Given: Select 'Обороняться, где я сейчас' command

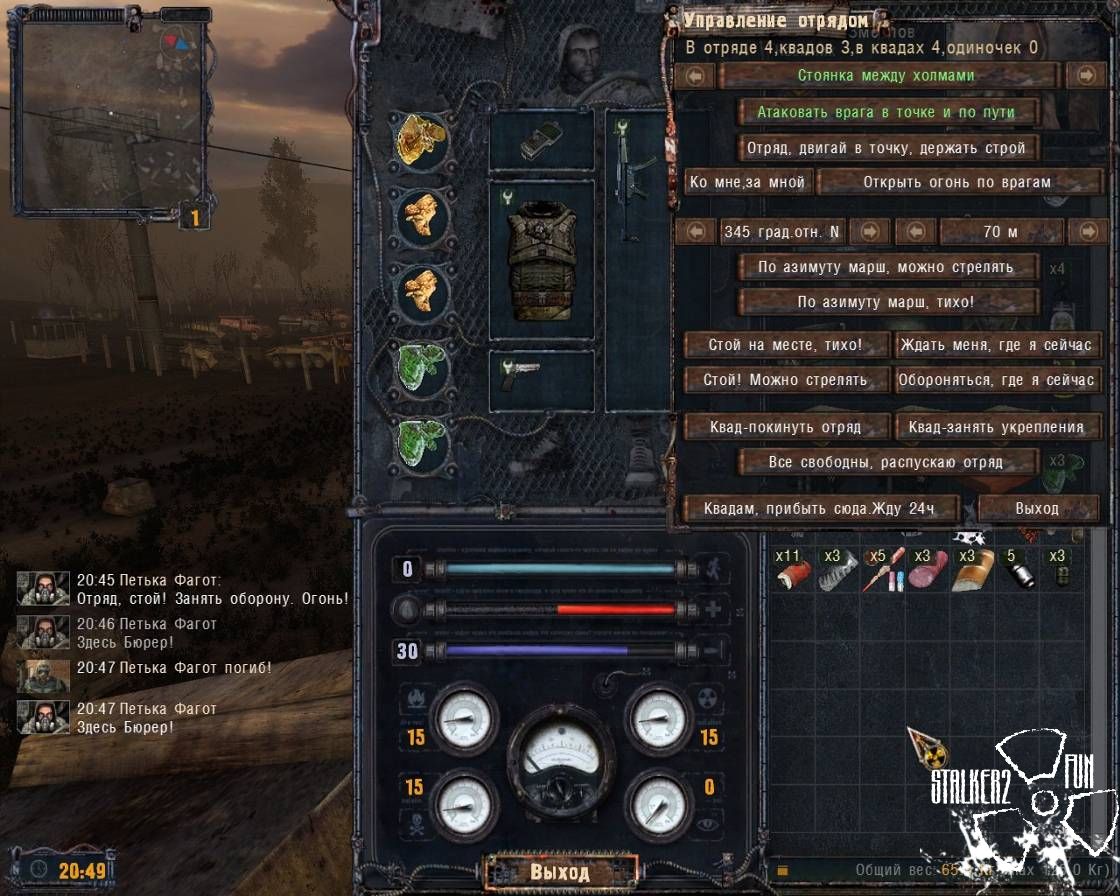Looking at the screenshot, I should (x=997, y=380).
